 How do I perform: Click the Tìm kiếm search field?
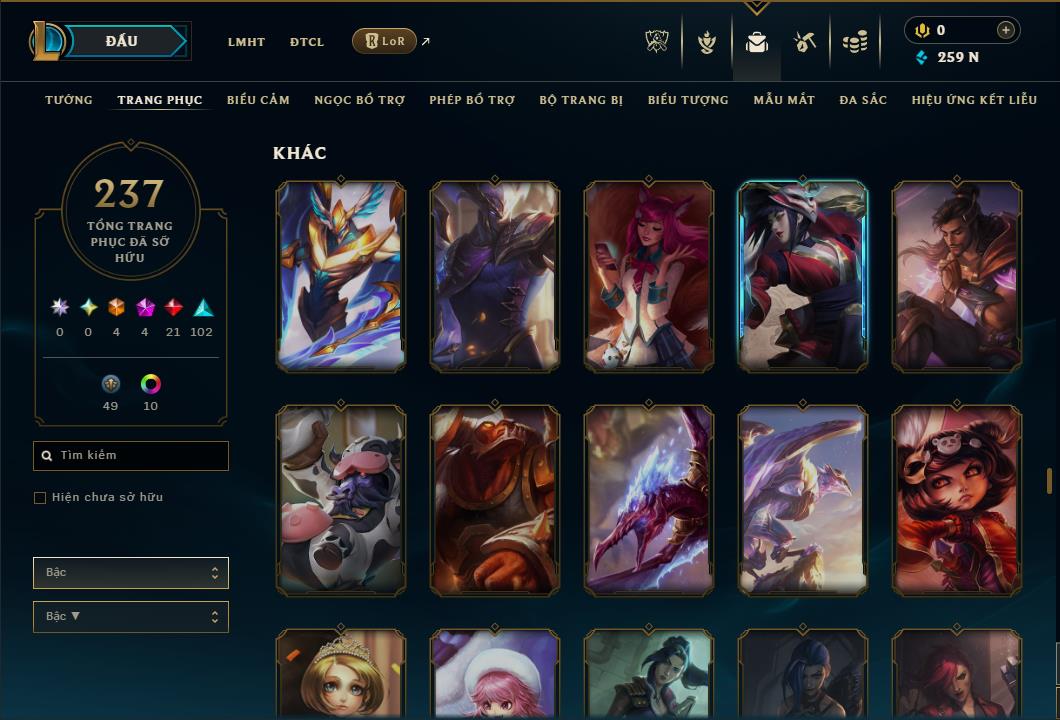pyautogui.click(x=131, y=456)
